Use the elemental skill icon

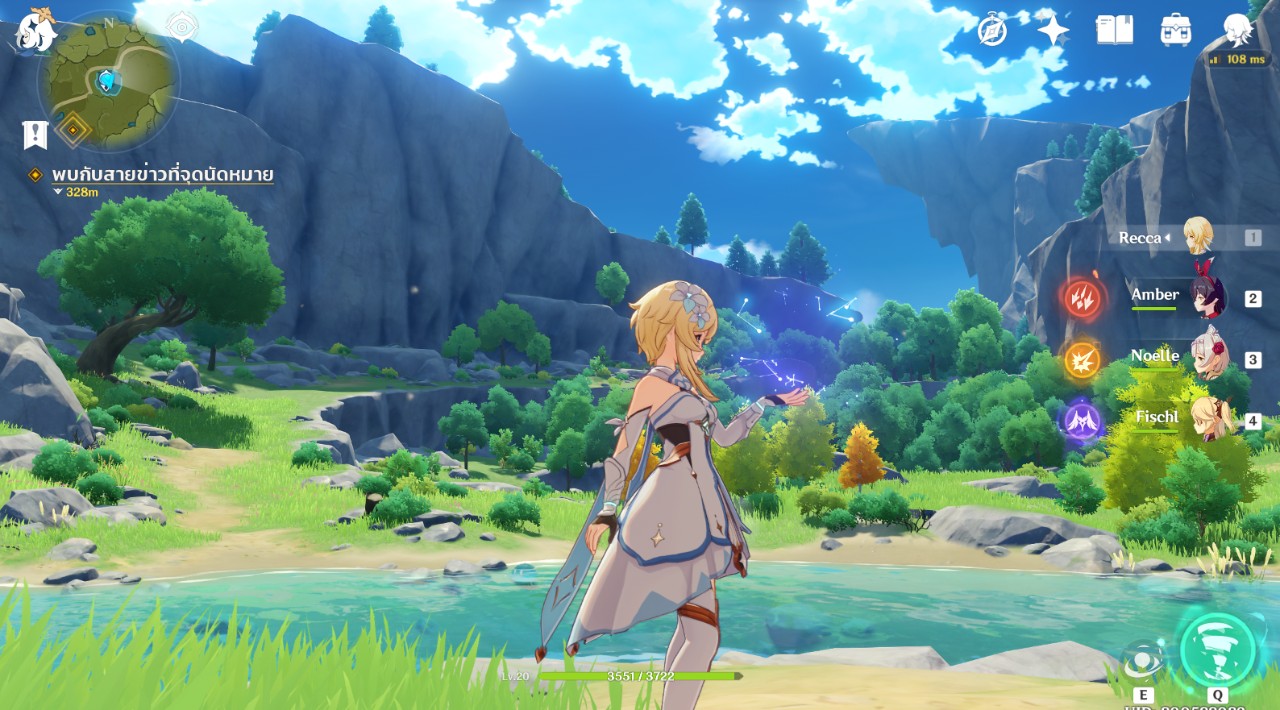click(1143, 662)
